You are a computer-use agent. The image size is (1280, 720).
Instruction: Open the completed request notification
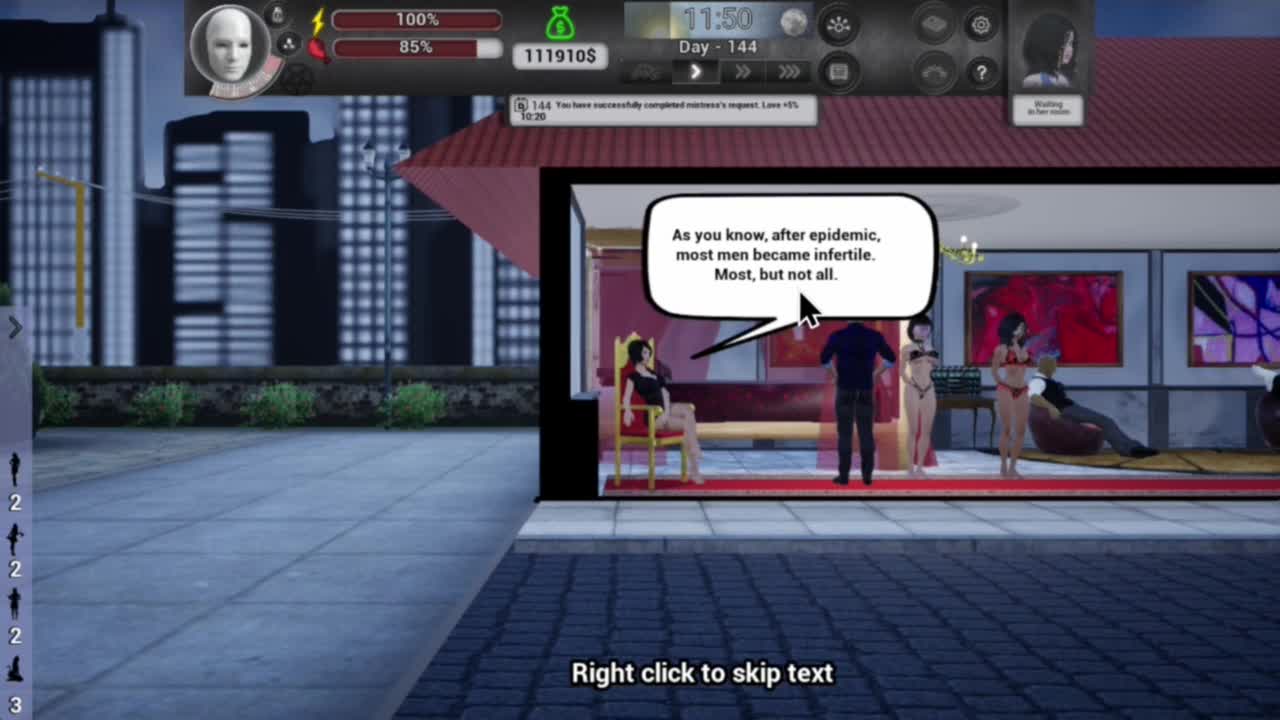pyautogui.click(x=663, y=110)
